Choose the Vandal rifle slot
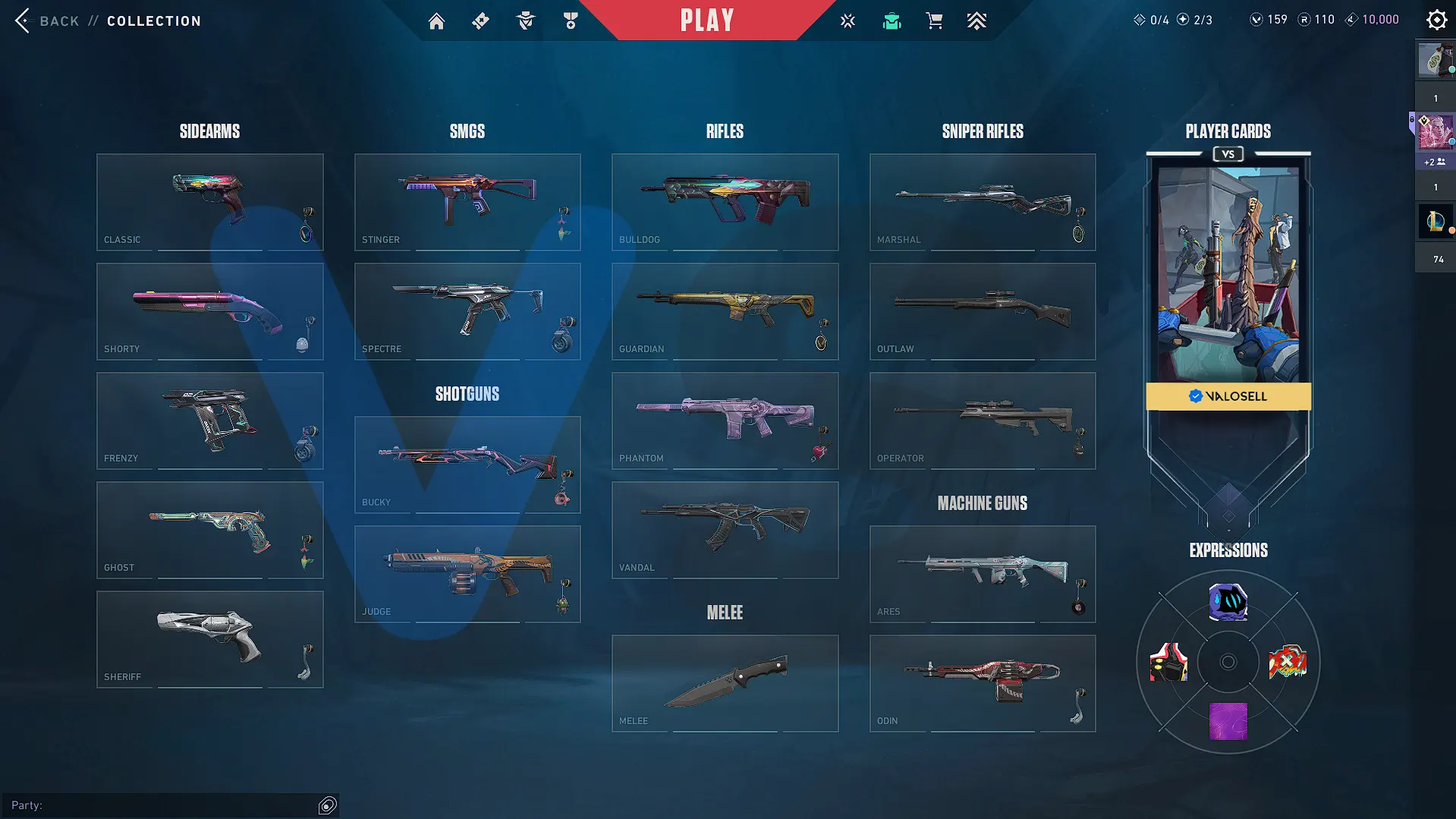1456x819 pixels. click(x=725, y=530)
